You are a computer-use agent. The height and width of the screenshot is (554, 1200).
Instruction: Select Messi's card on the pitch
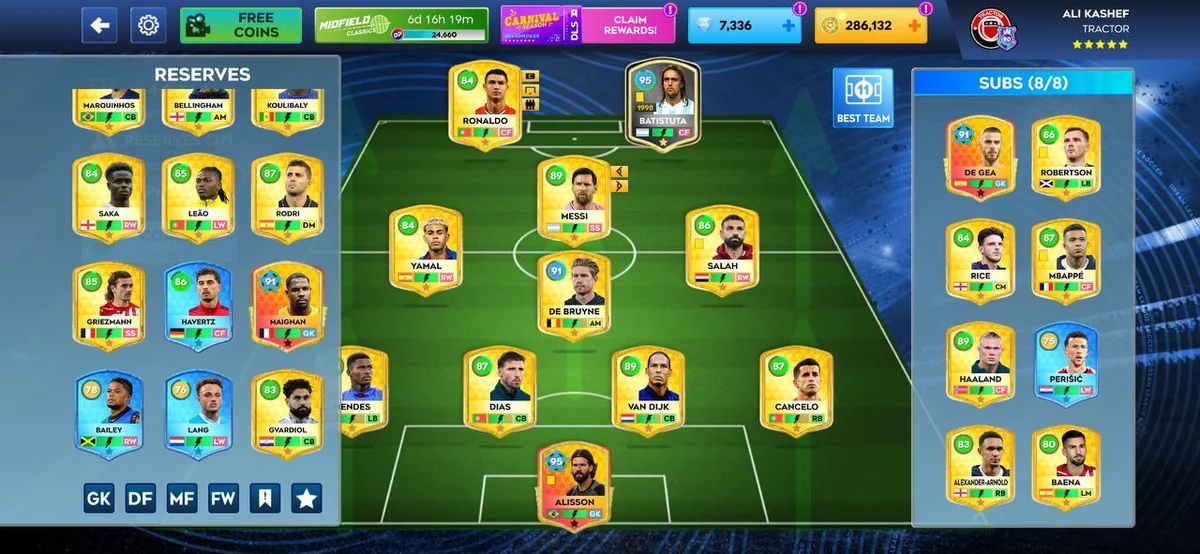[x=574, y=199]
